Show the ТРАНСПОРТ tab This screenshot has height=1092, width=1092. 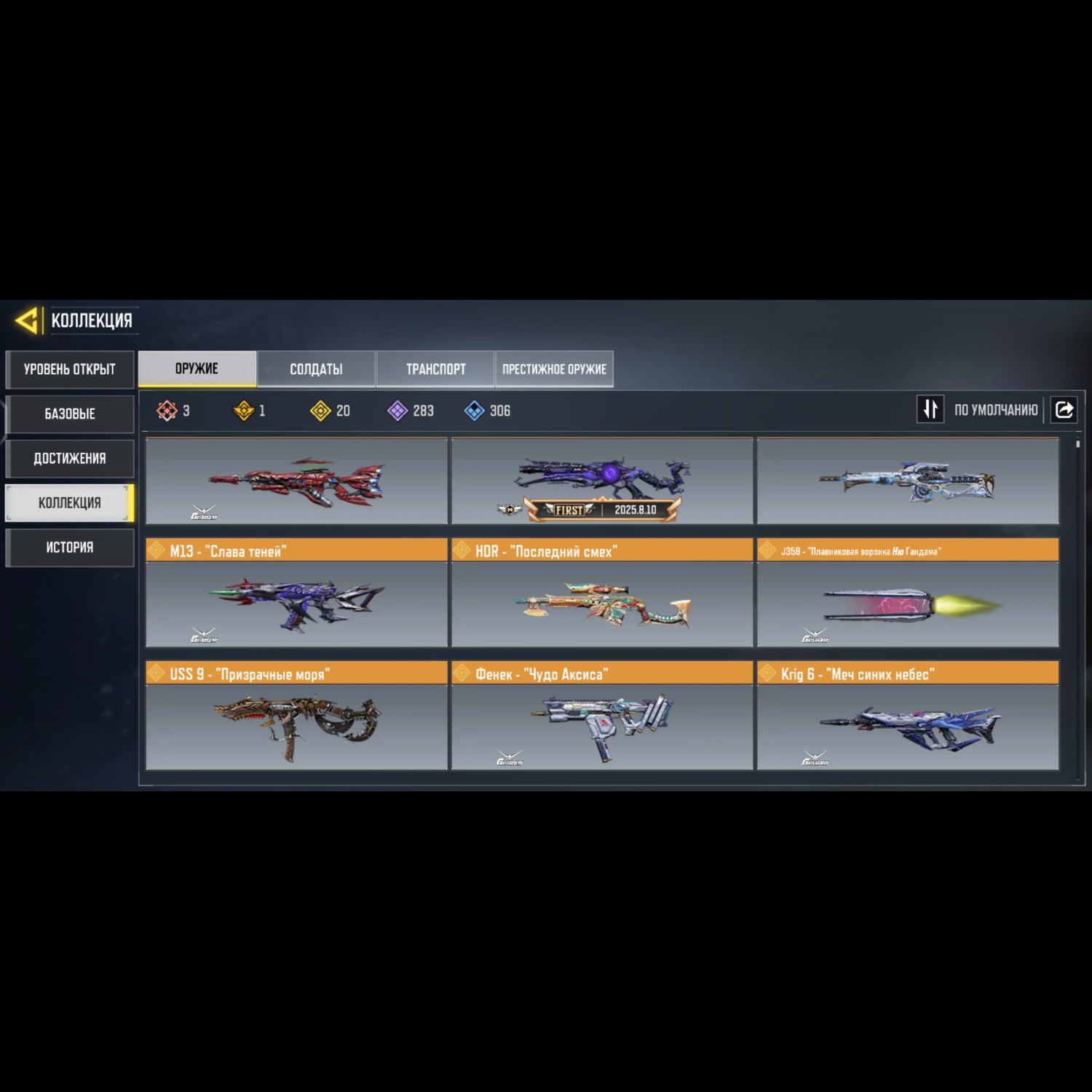tap(435, 369)
